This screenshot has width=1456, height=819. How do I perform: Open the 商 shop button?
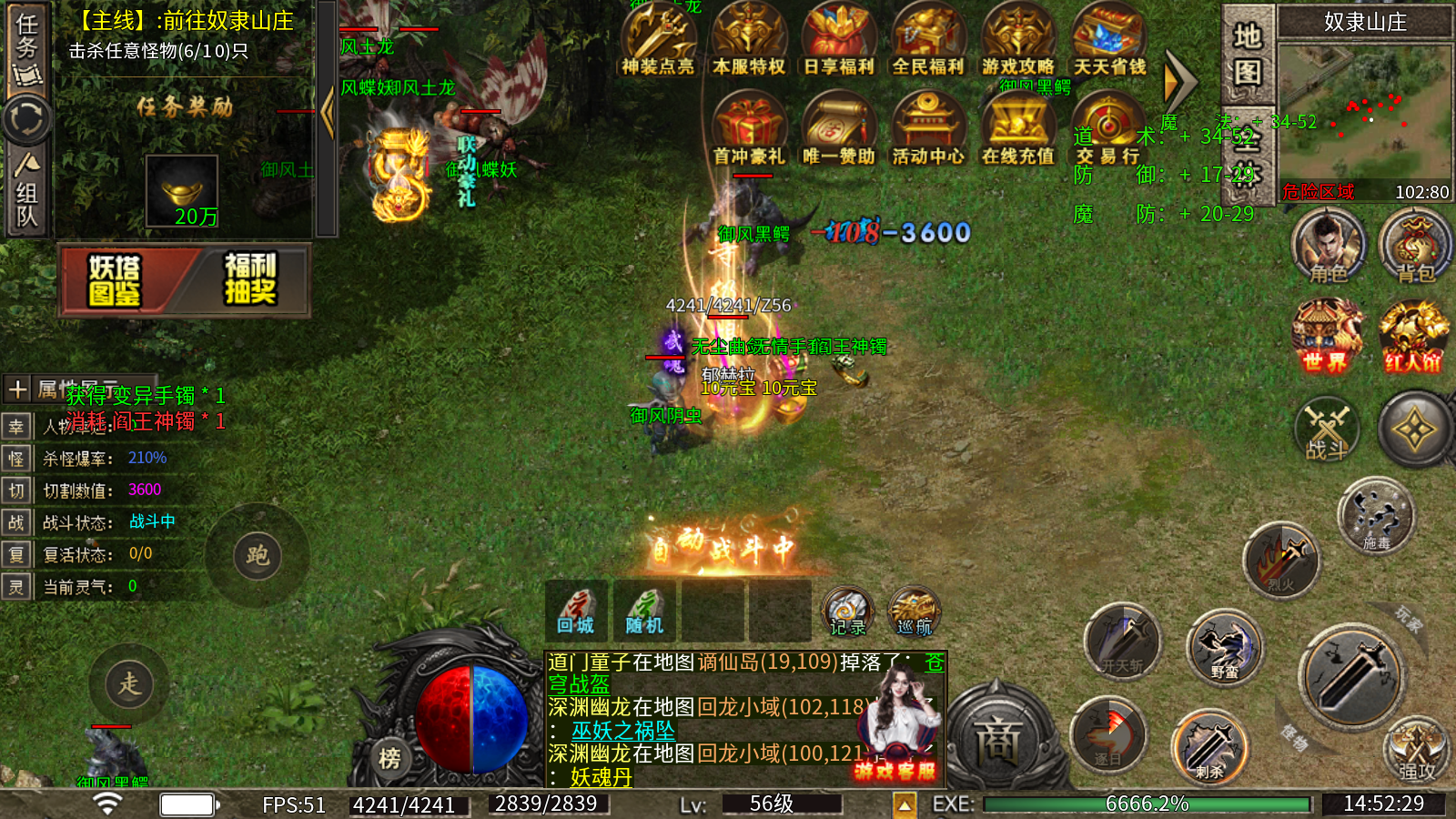pos(997,739)
